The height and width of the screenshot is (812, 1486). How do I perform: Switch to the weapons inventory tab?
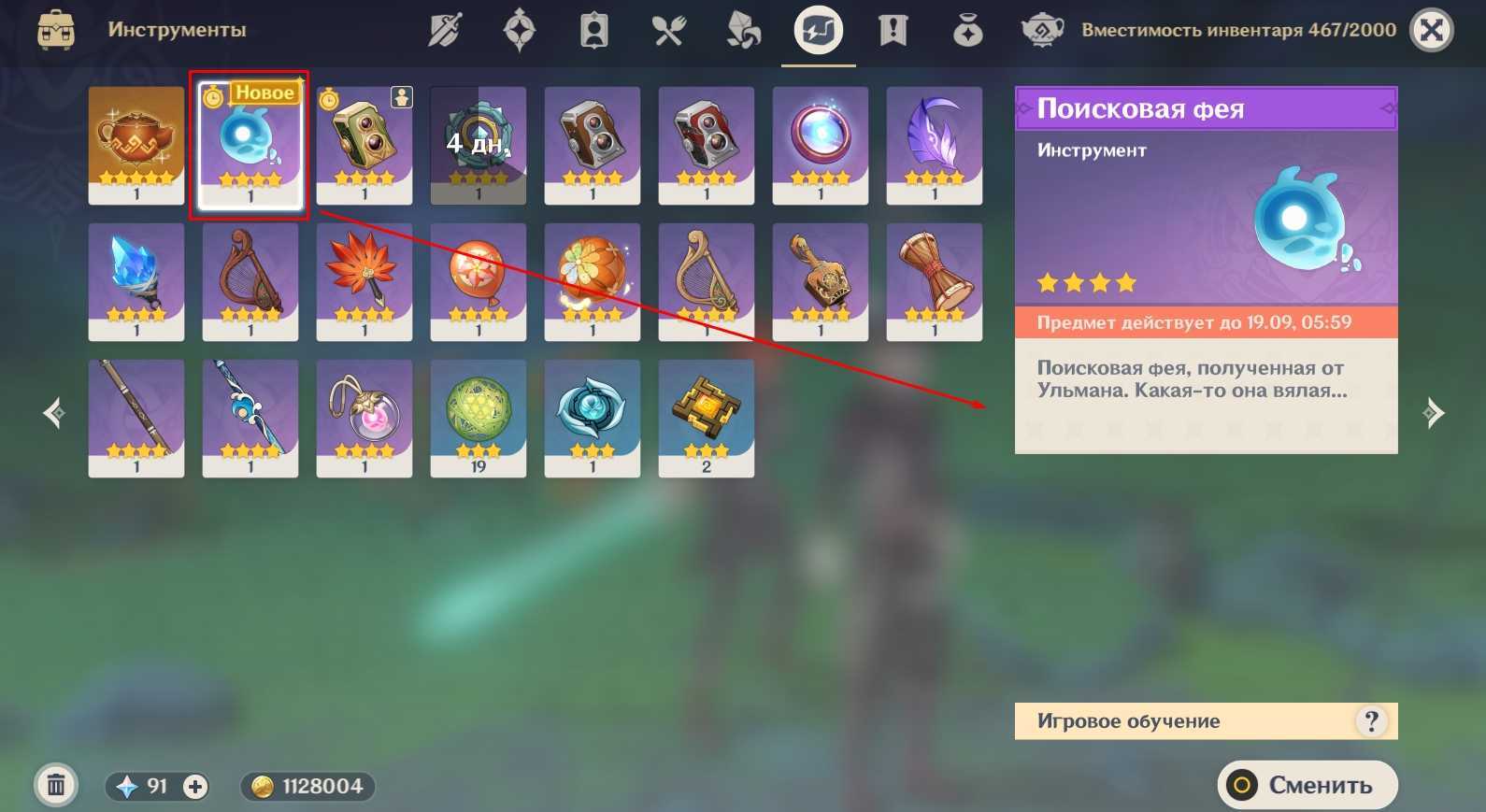[445, 31]
